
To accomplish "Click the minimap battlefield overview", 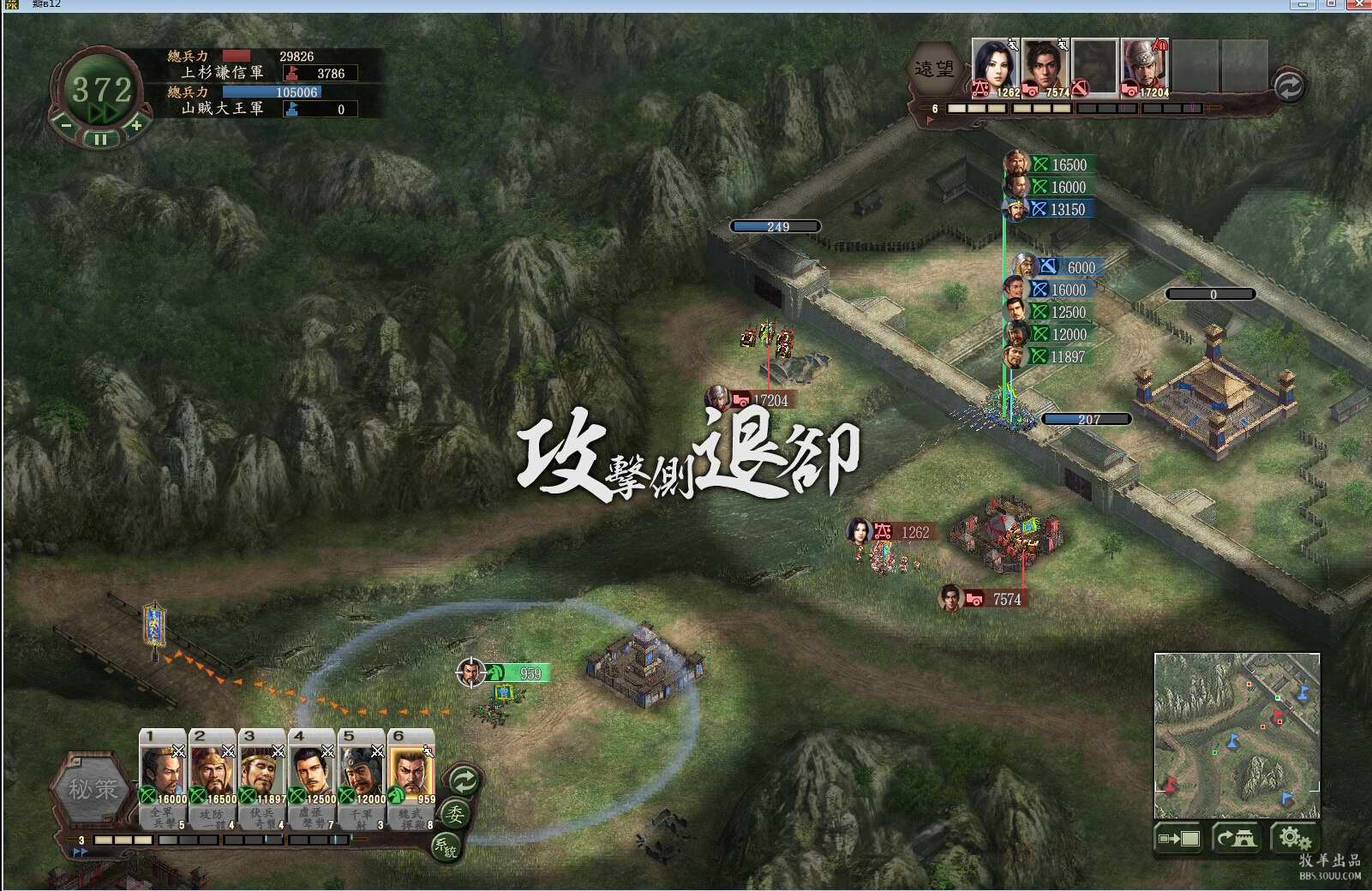I will coord(1237,735).
